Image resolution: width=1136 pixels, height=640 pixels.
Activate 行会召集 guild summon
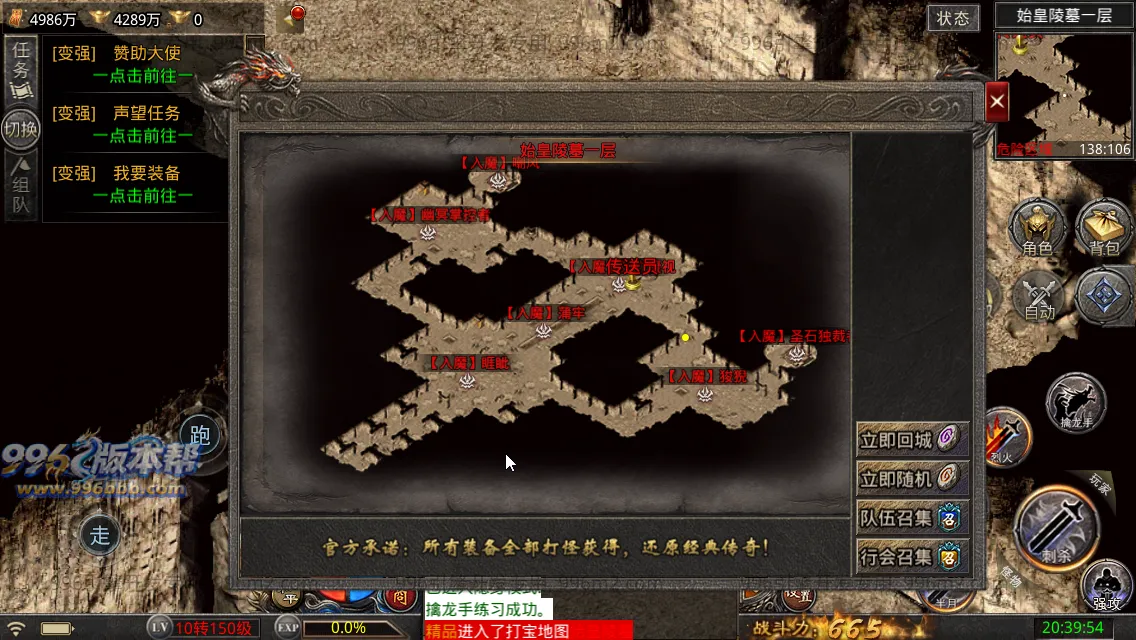pyautogui.click(x=912, y=557)
